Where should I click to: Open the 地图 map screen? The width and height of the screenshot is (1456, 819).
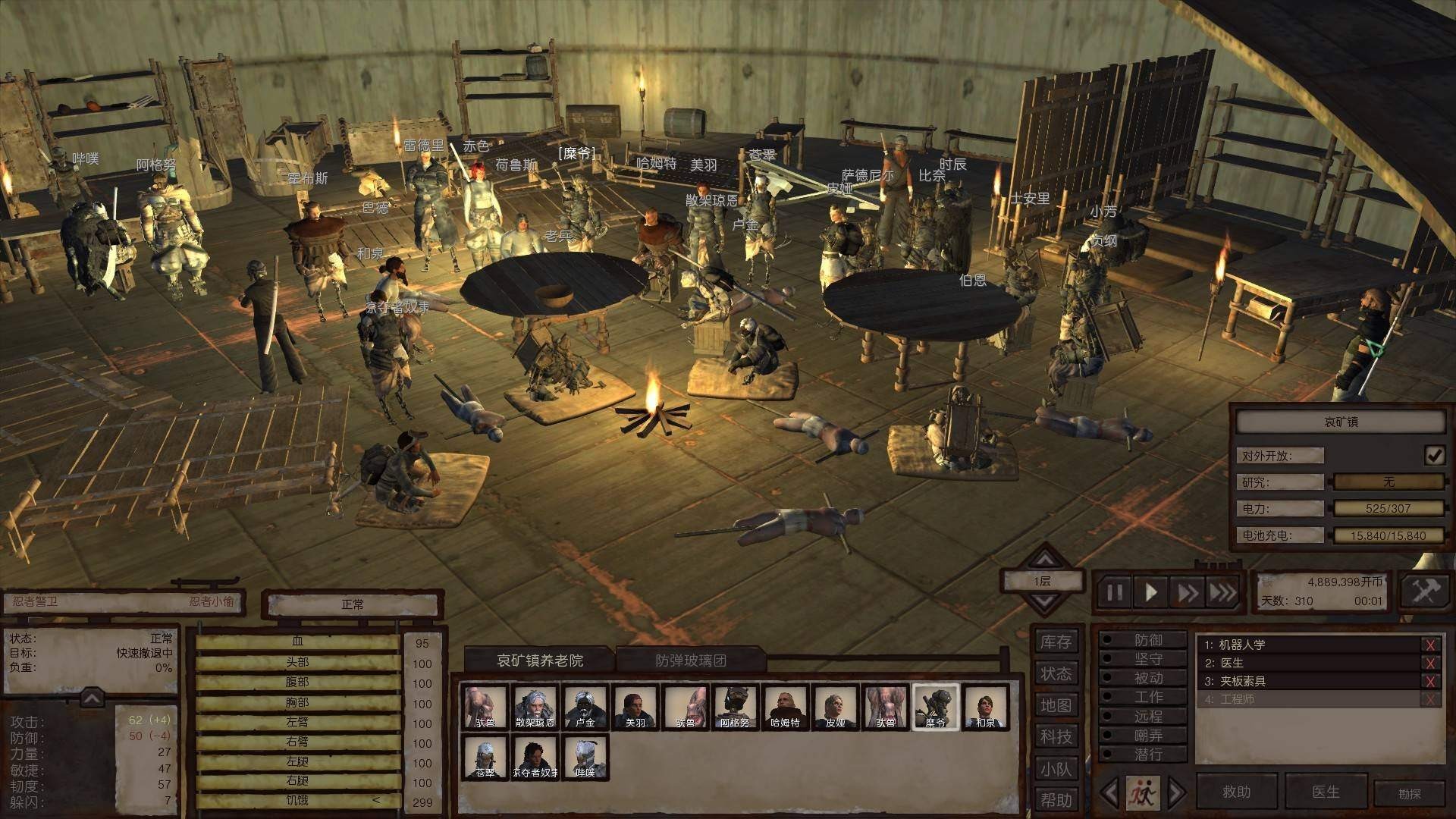point(1056,705)
